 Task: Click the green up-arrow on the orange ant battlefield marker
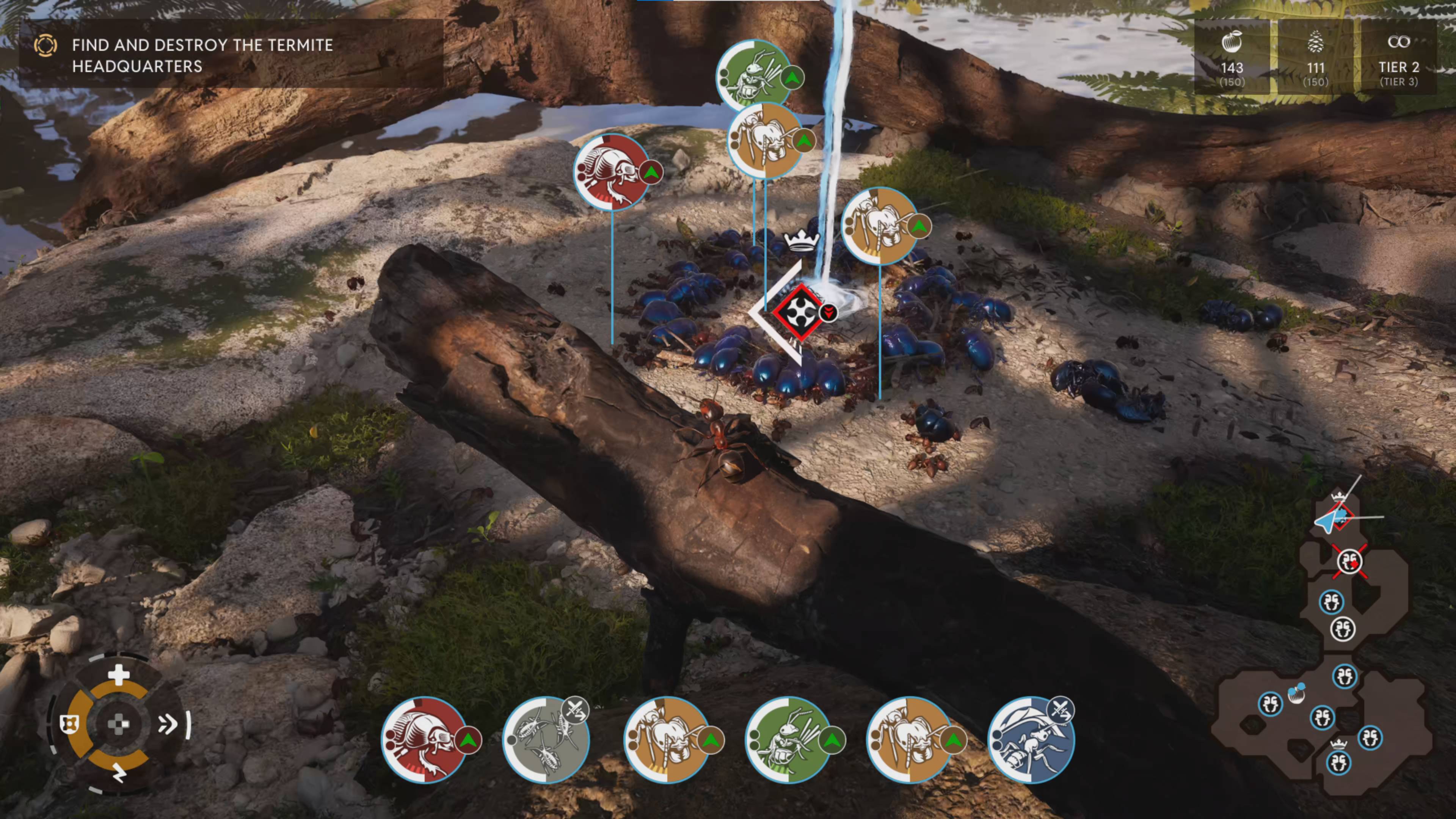pyautogui.click(x=803, y=141)
